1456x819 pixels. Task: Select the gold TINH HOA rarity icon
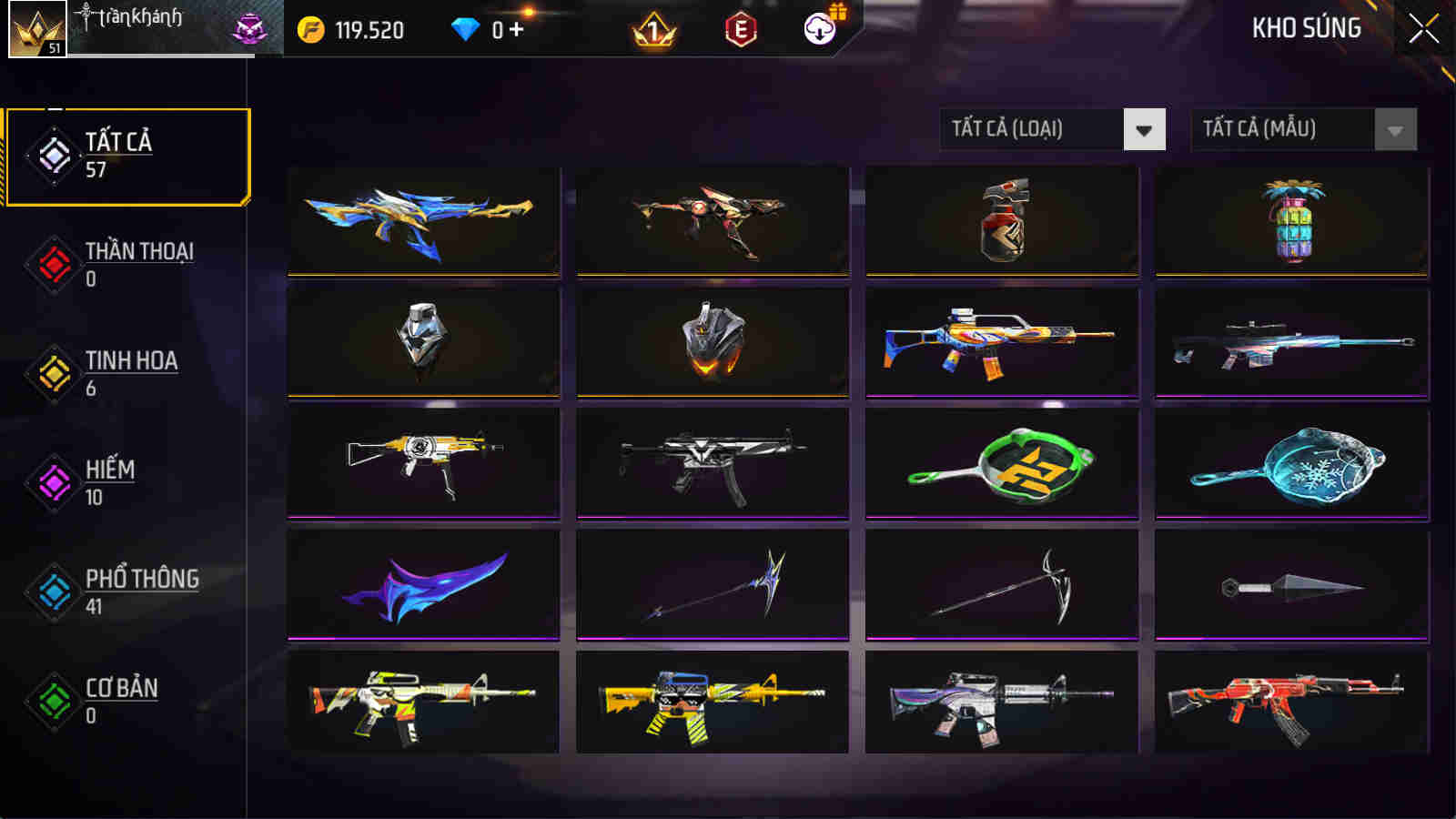point(52,373)
